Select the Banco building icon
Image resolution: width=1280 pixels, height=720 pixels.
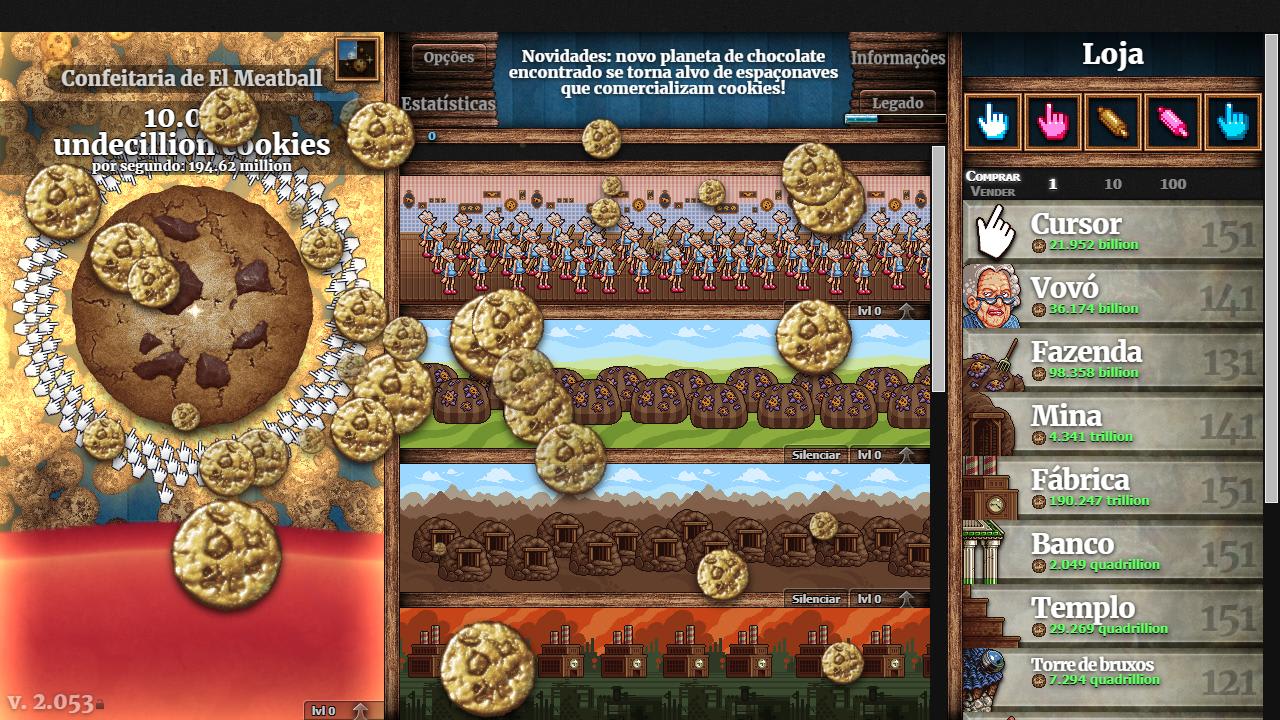(x=991, y=552)
